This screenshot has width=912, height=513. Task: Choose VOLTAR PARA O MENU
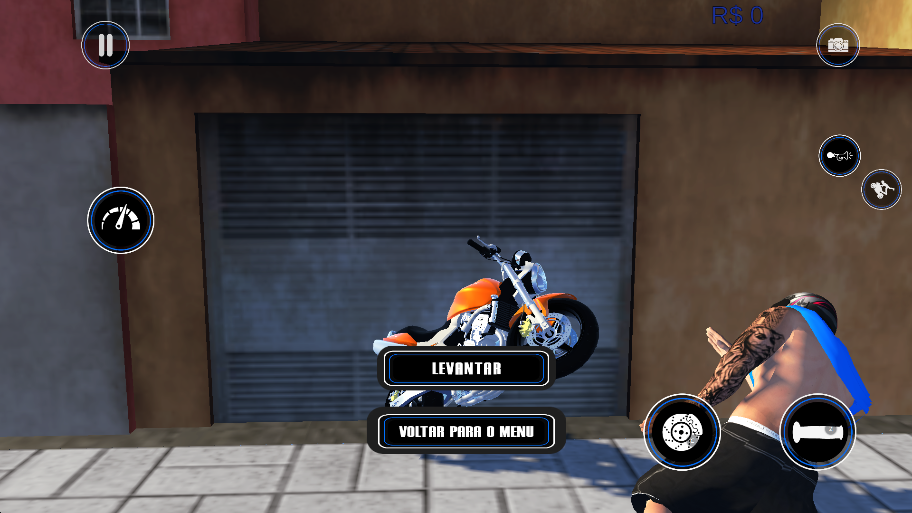tap(466, 432)
